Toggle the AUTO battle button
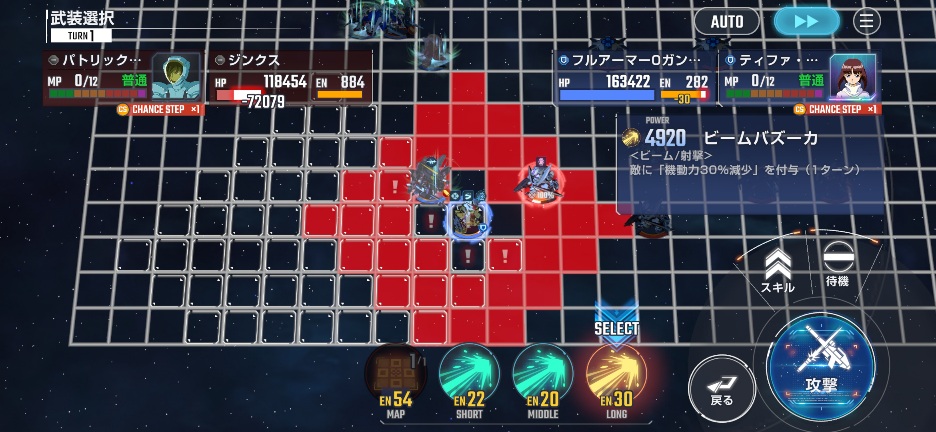Image resolution: width=936 pixels, height=432 pixels. 727,21
